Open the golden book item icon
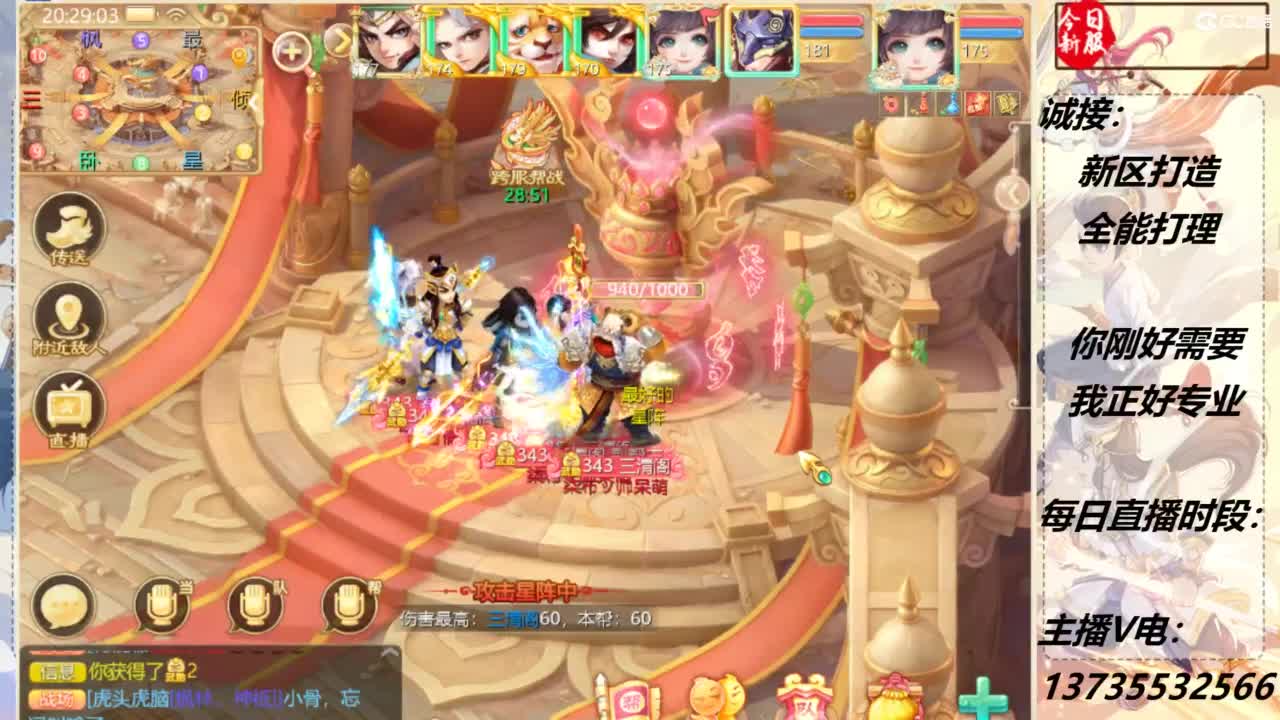 coord(1007,103)
